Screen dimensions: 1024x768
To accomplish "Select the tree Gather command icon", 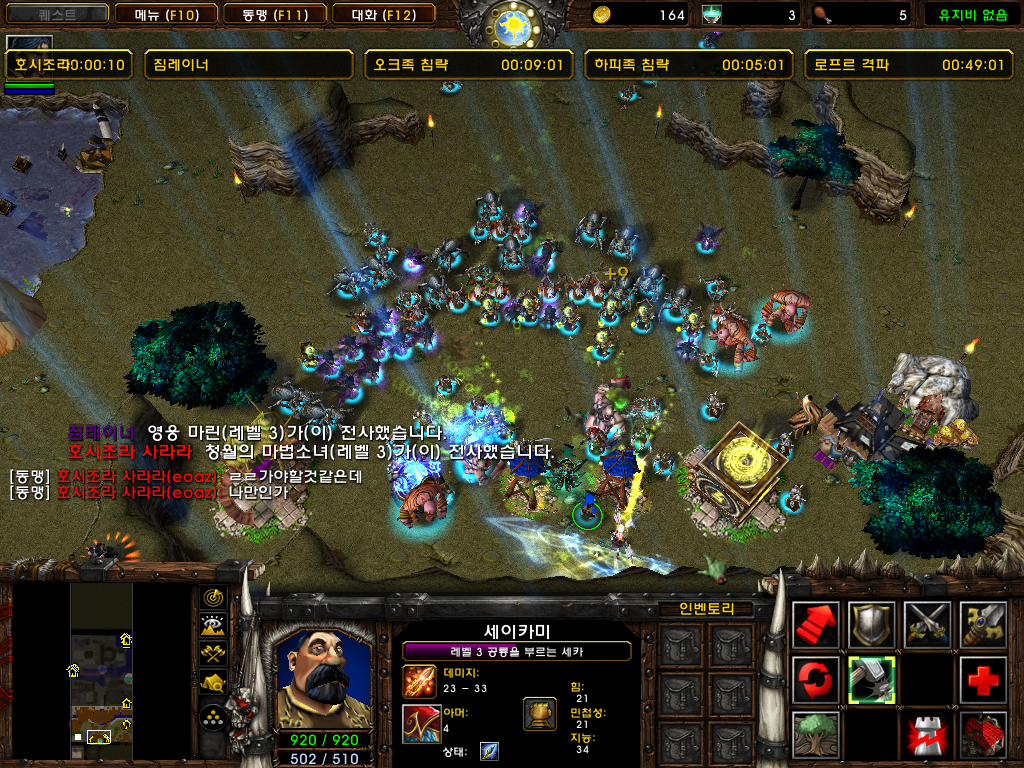I will coord(815,736).
